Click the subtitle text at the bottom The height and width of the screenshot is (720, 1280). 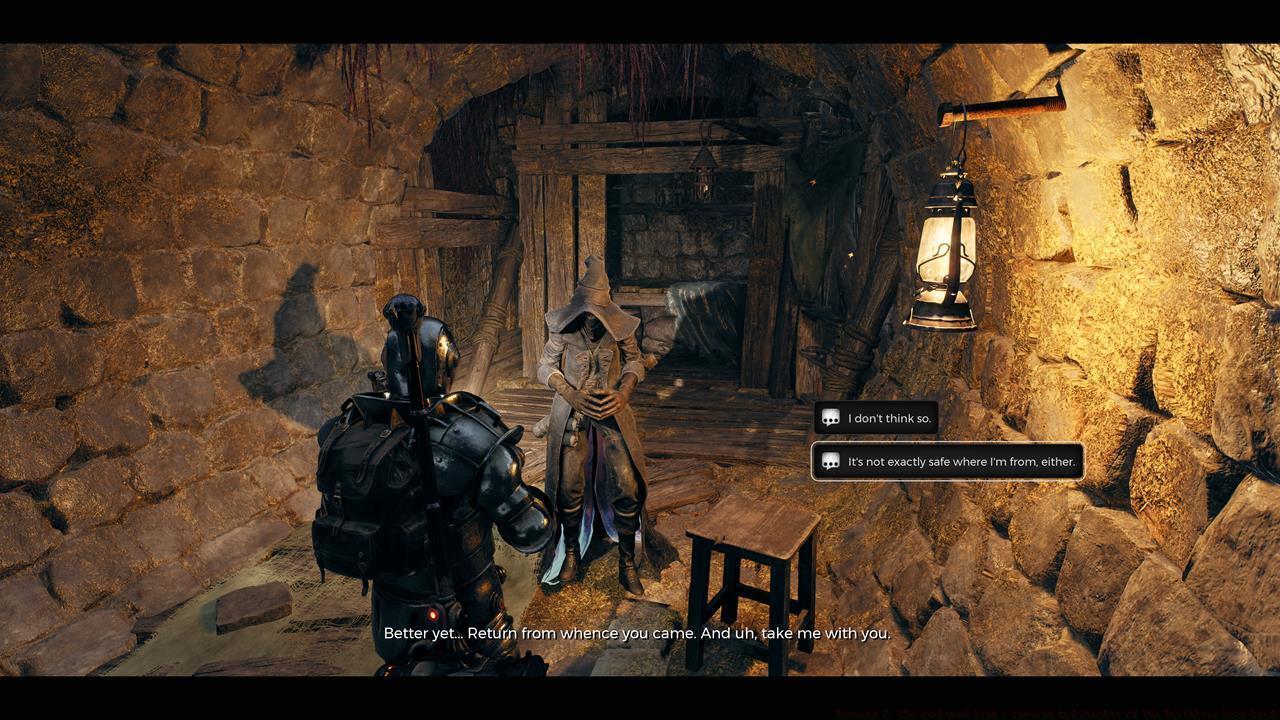coord(636,633)
